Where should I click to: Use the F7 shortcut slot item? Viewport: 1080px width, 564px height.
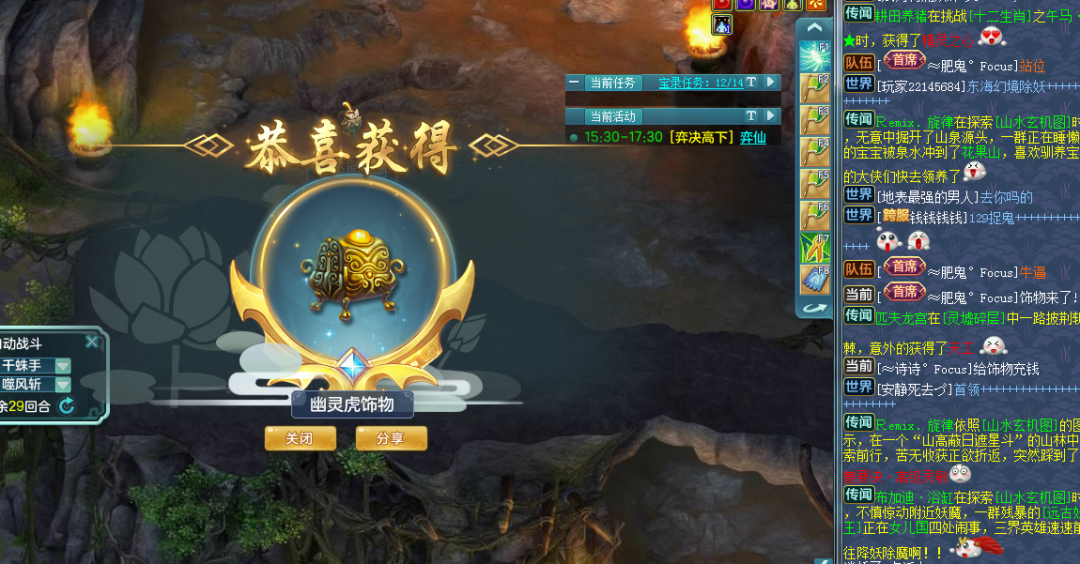click(x=815, y=247)
